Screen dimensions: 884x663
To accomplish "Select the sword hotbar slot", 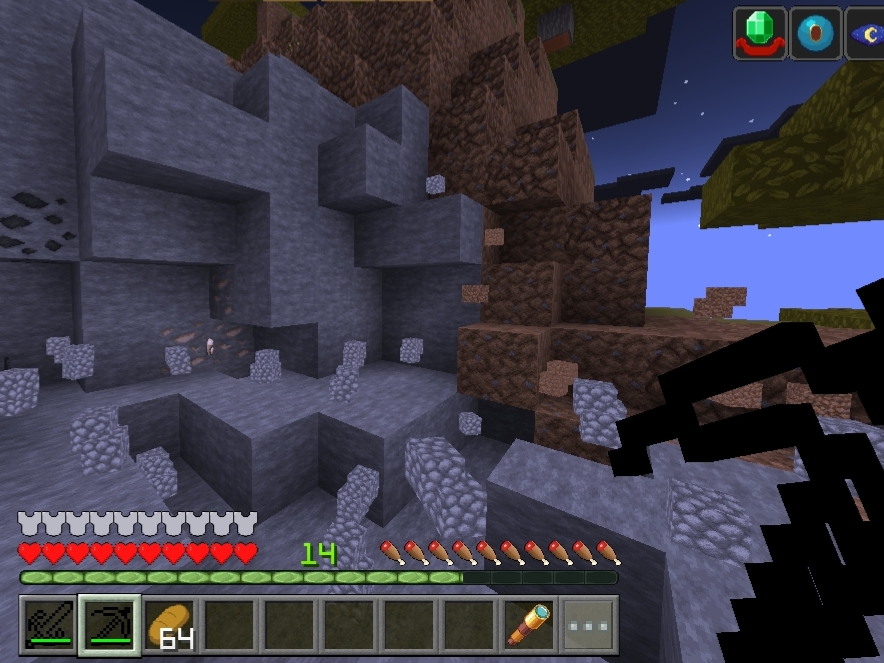I will pyautogui.click(x=49, y=624).
